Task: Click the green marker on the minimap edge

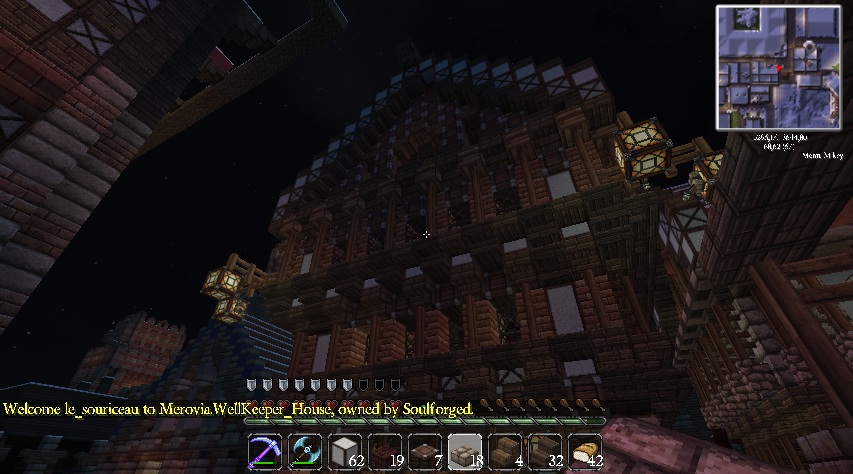Action: coord(836,67)
